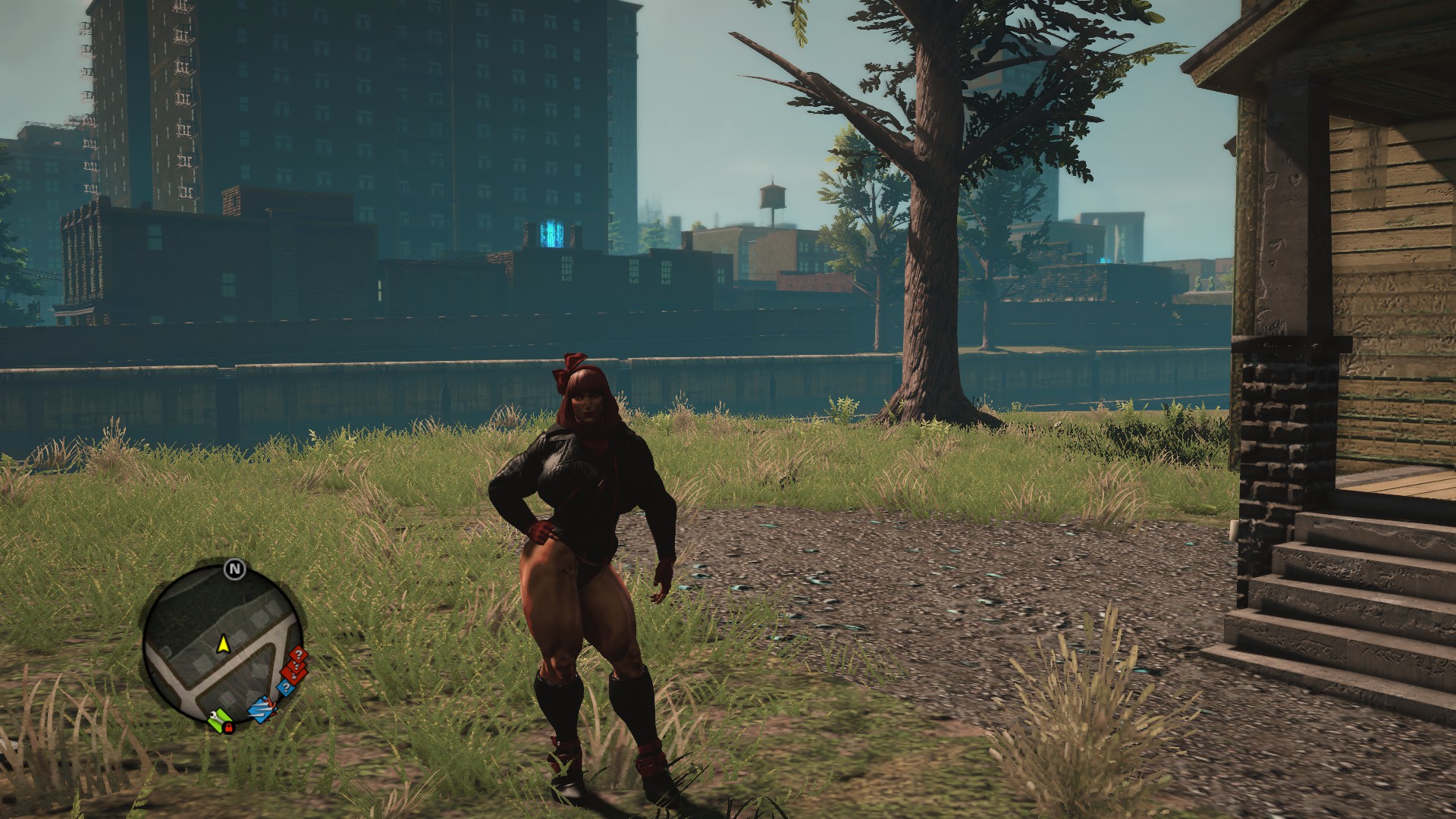Click the blue speed-lines activity marker
The image size is (1456, 819).
tap(262, 710)
